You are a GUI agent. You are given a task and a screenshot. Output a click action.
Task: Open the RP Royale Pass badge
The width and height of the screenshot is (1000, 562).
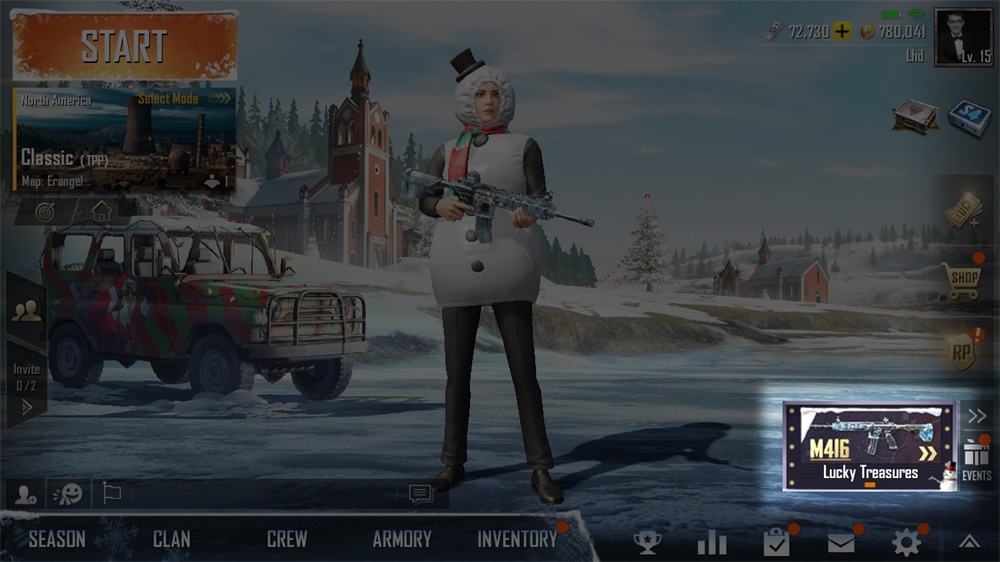963,351
